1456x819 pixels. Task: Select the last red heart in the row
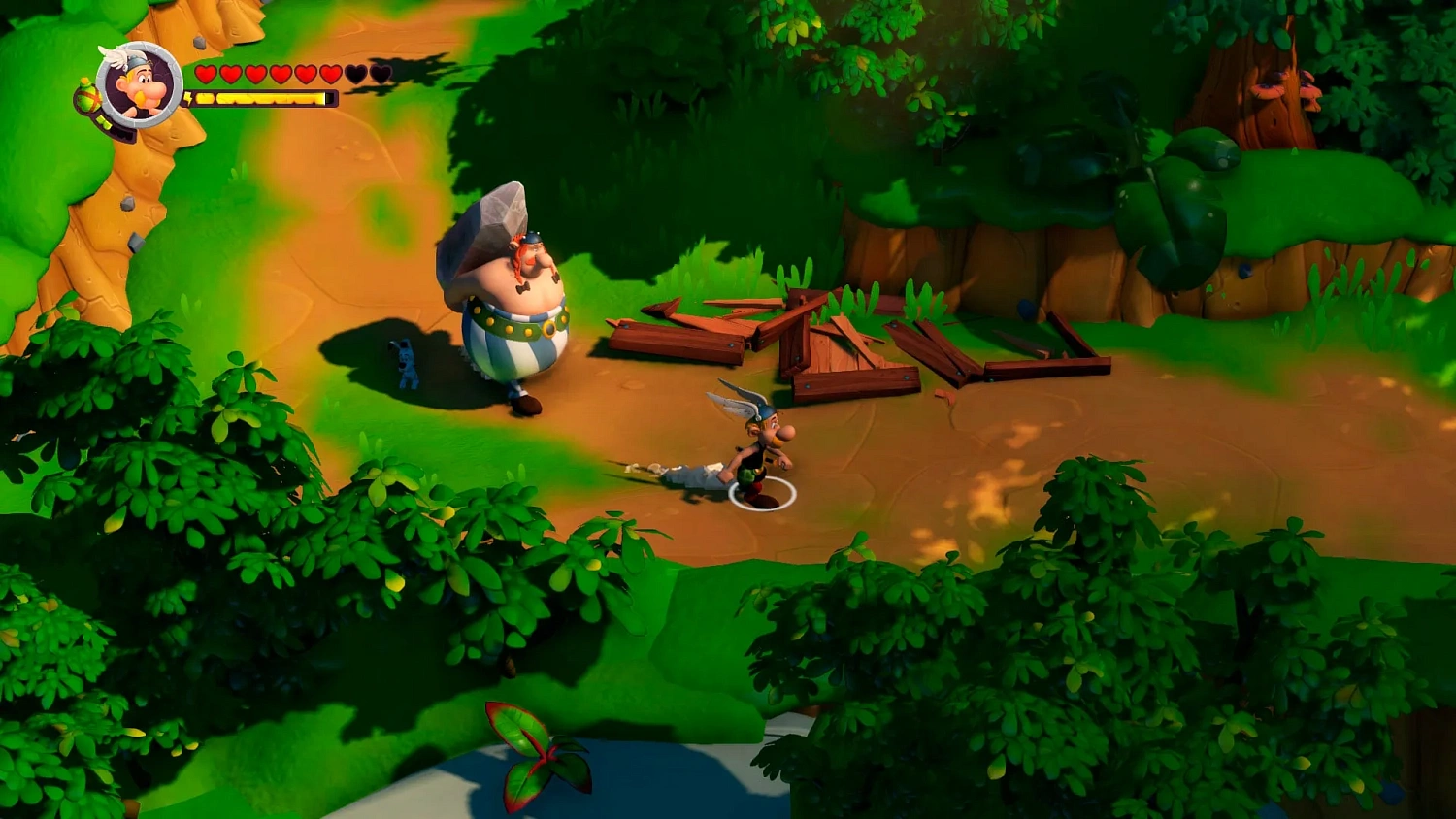point(329,73)
